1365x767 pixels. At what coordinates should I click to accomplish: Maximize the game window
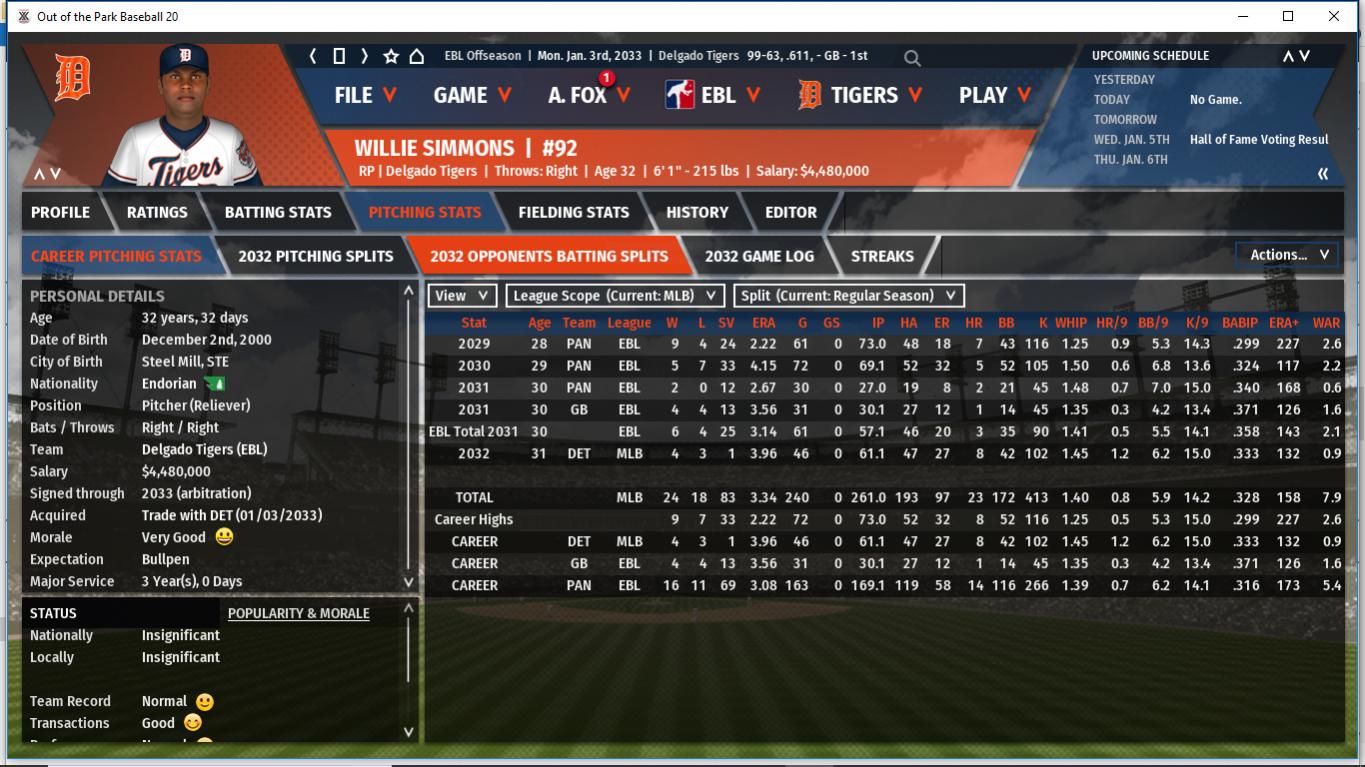(x=1288, y=16)
